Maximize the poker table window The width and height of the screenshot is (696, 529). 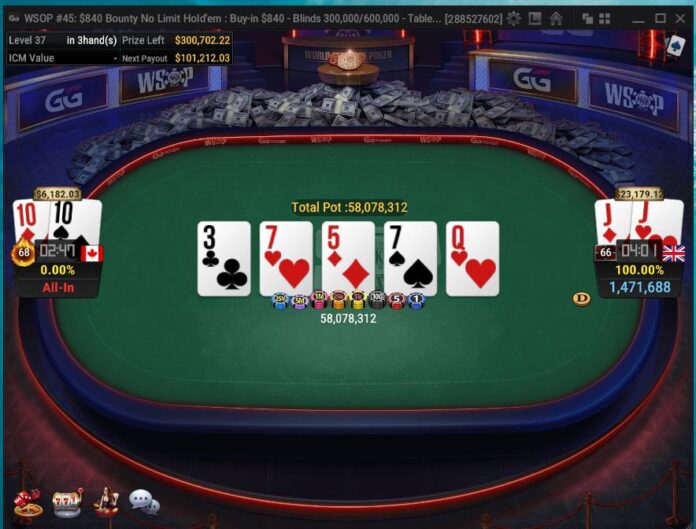point(660,18)
